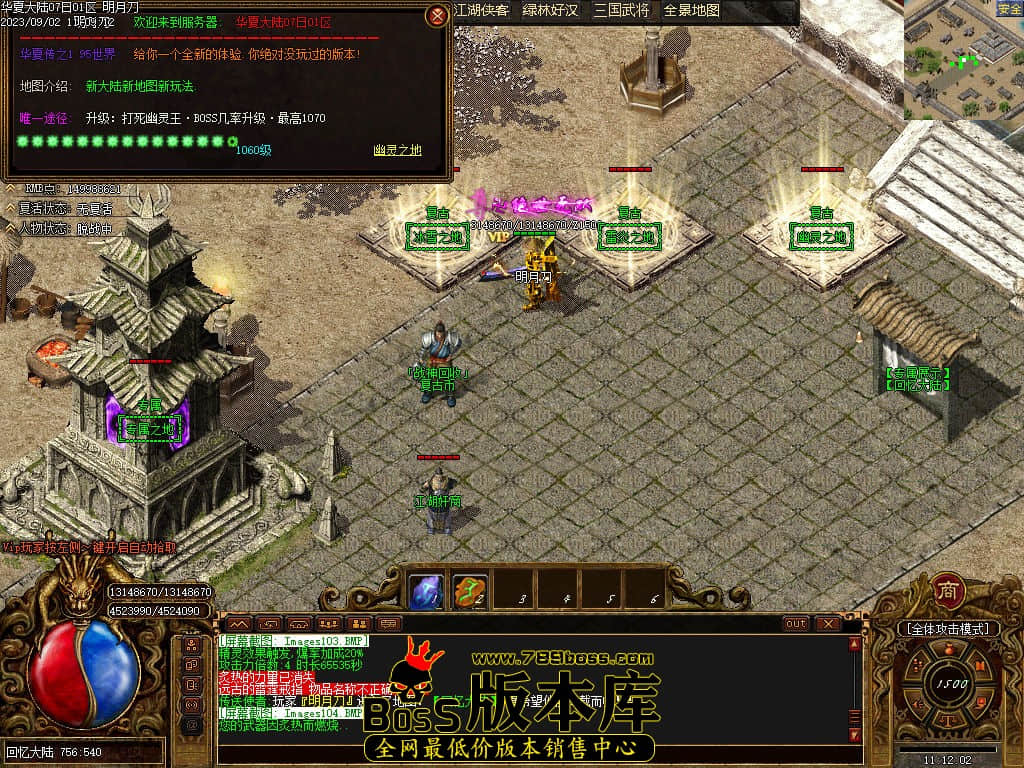The width and height of the screenshot is (1024, 768).
Task: Select the 幽灵之地 teleport pad label
Action: coord(822,237)
